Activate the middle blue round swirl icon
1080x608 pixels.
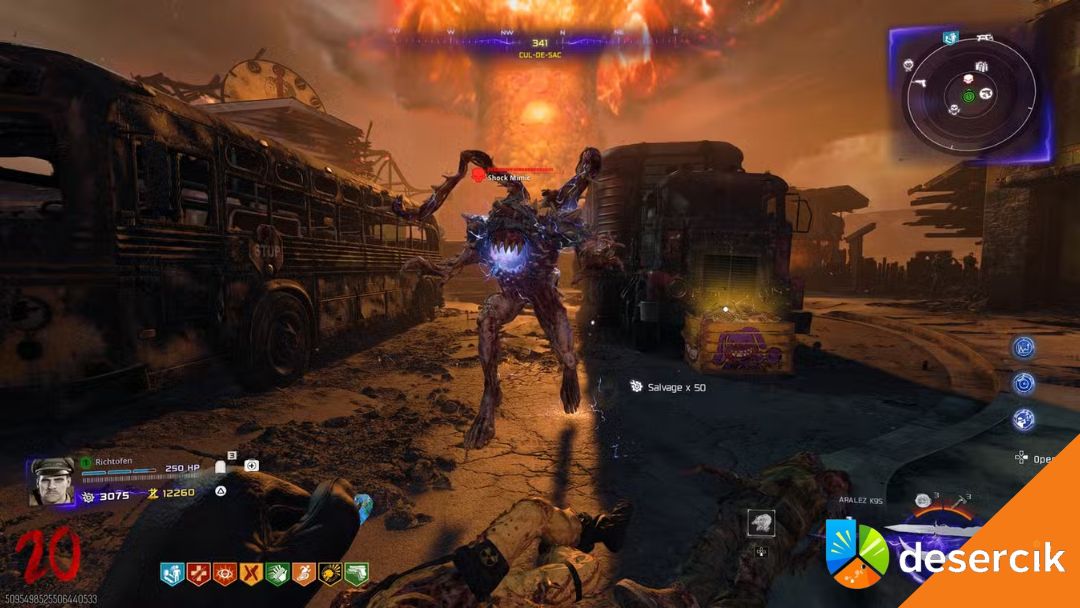[x=1023, y=383]
